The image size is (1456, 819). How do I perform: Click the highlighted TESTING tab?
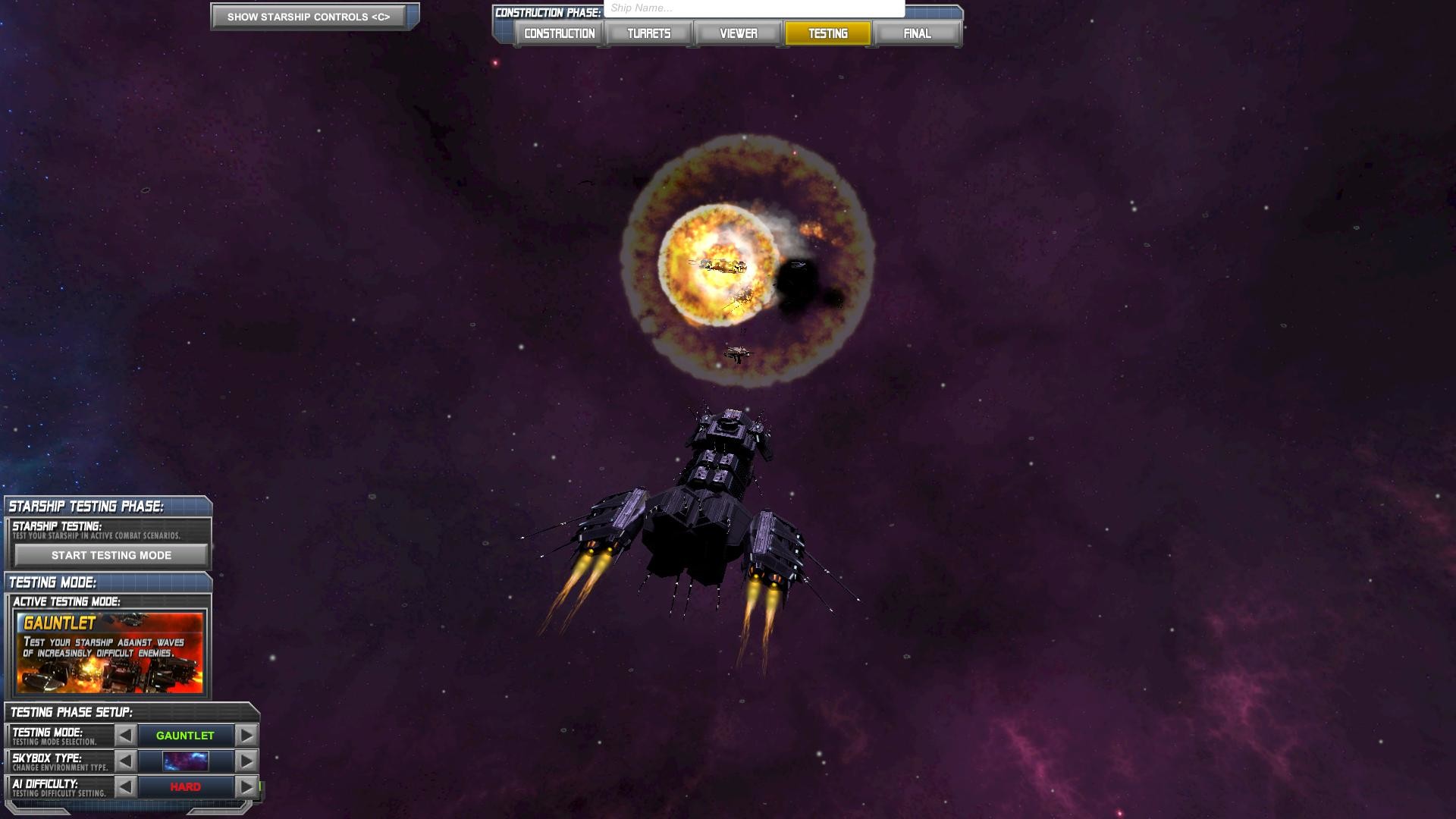click(x=828, y=33)
